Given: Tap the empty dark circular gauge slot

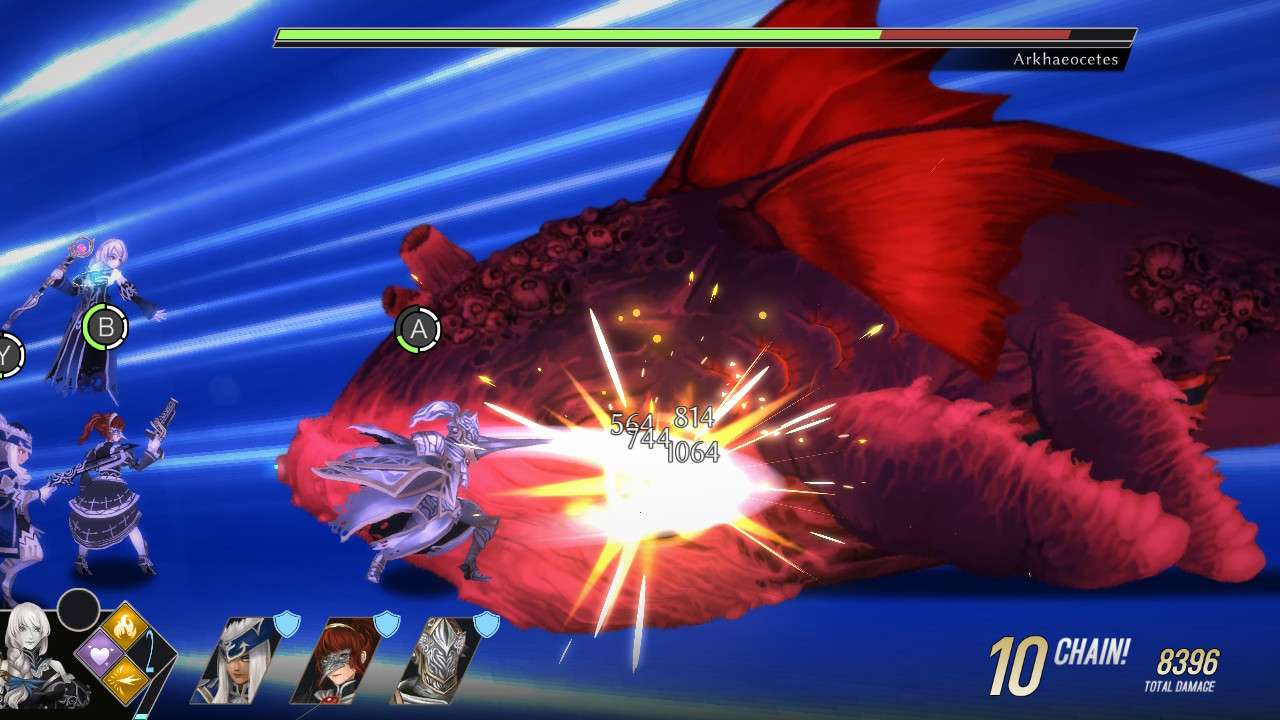Looking at the screenshot, I should pos(78,609).
